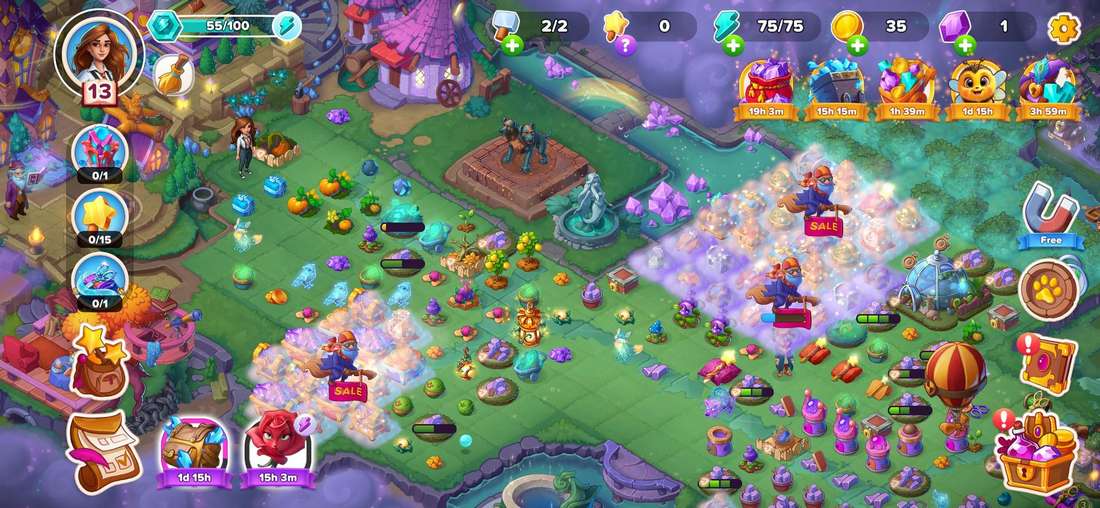
Task: Open the spell book with alert
Action: point(1046,363)
